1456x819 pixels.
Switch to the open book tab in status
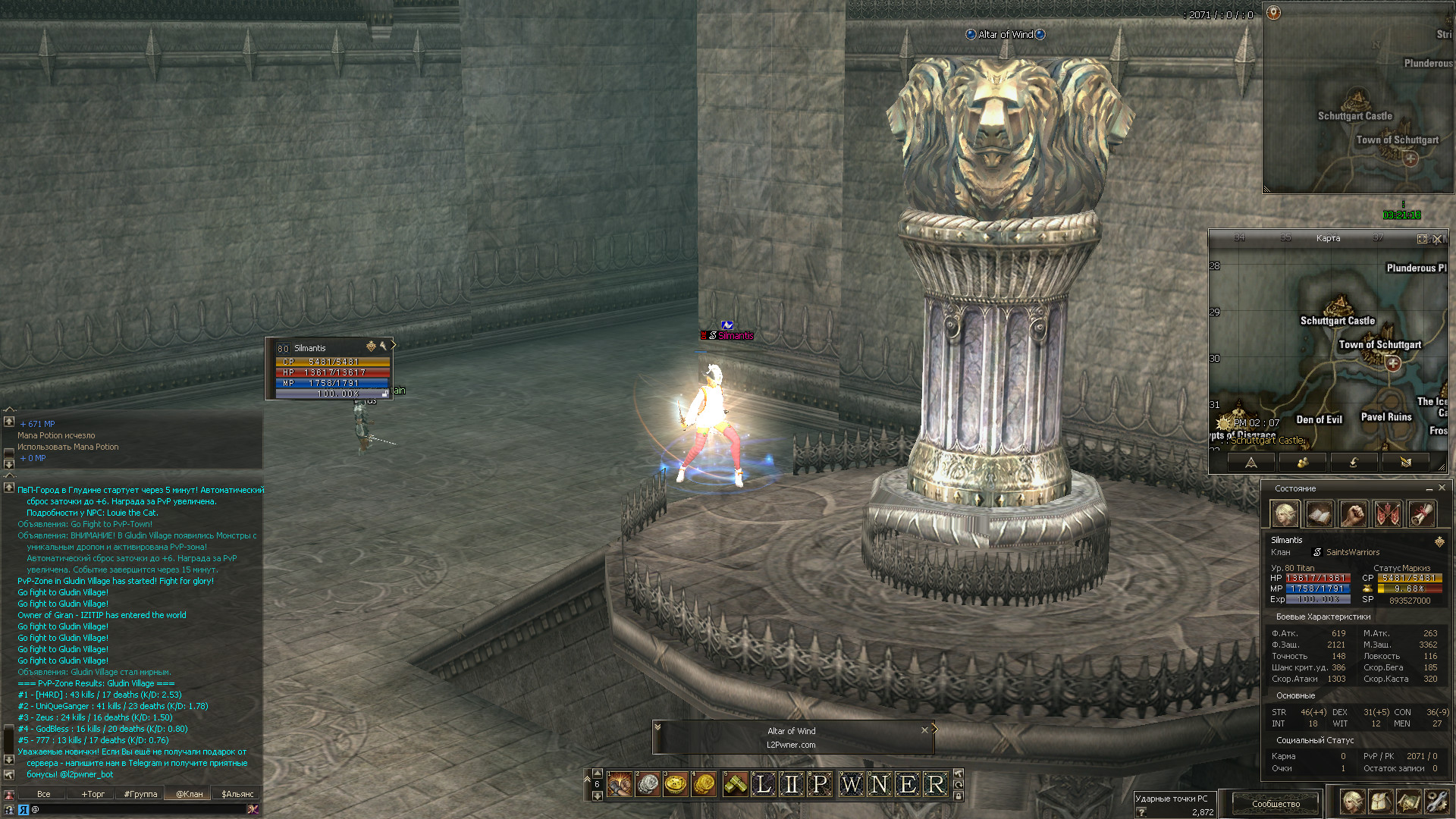(x=1319, y=514)
